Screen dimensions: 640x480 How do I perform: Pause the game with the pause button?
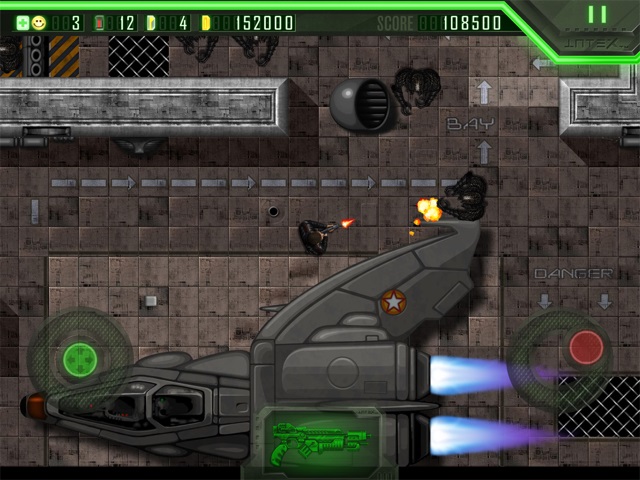pyautogui.click(x=597, y=15)
